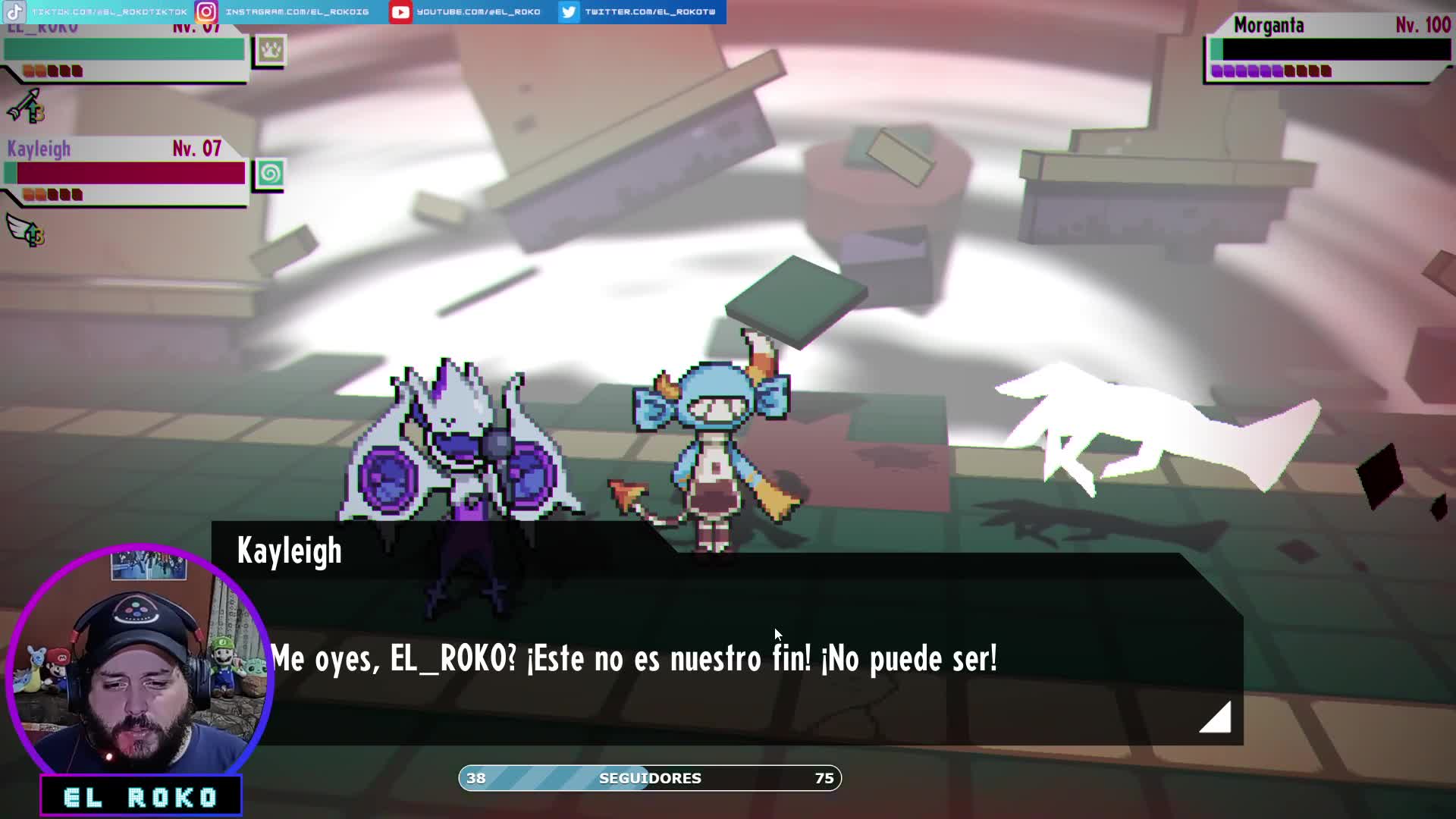Click the beast paw type icon

click(x=270, y=51)
